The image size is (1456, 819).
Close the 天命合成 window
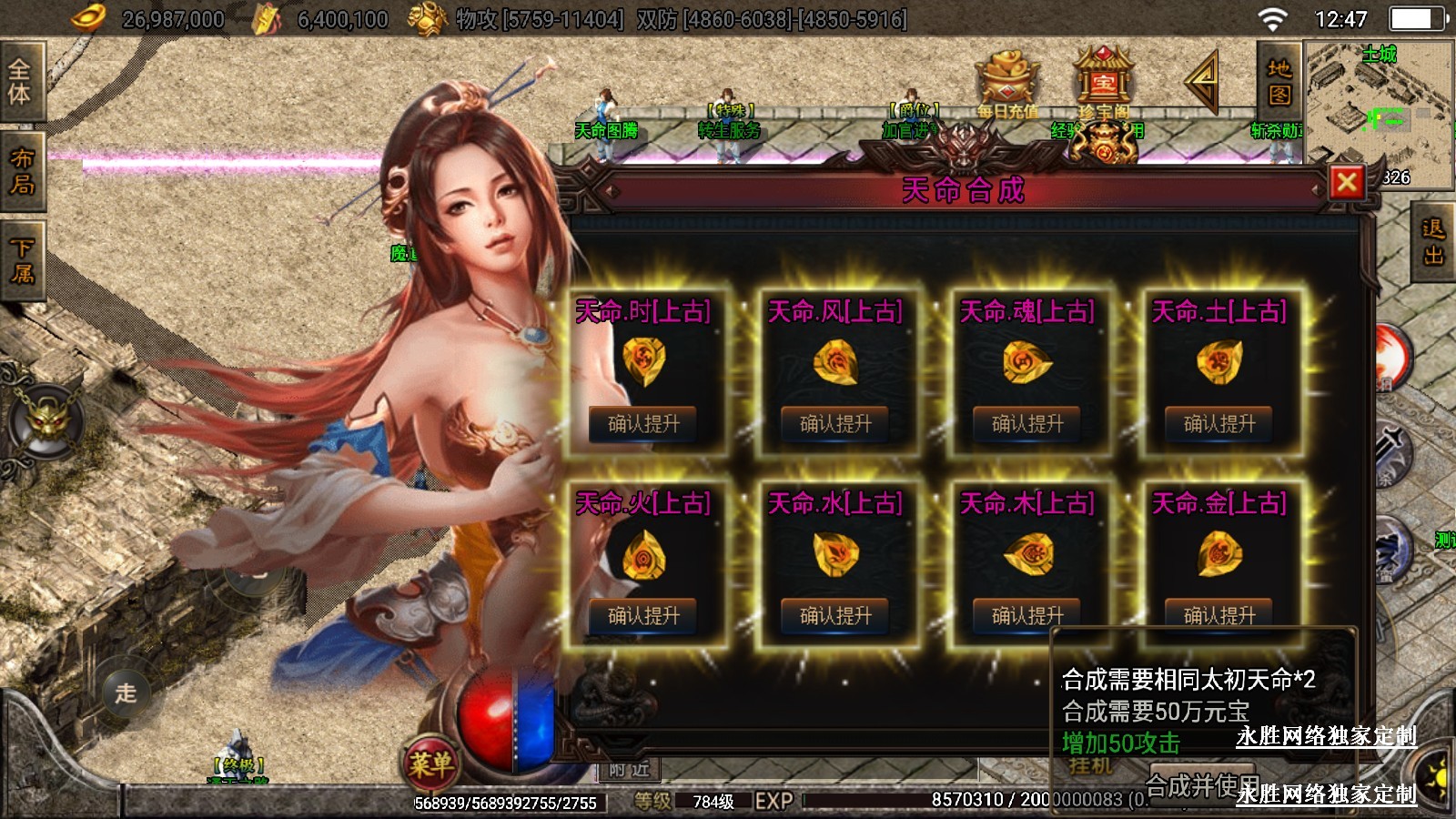tap(1347, 183)
